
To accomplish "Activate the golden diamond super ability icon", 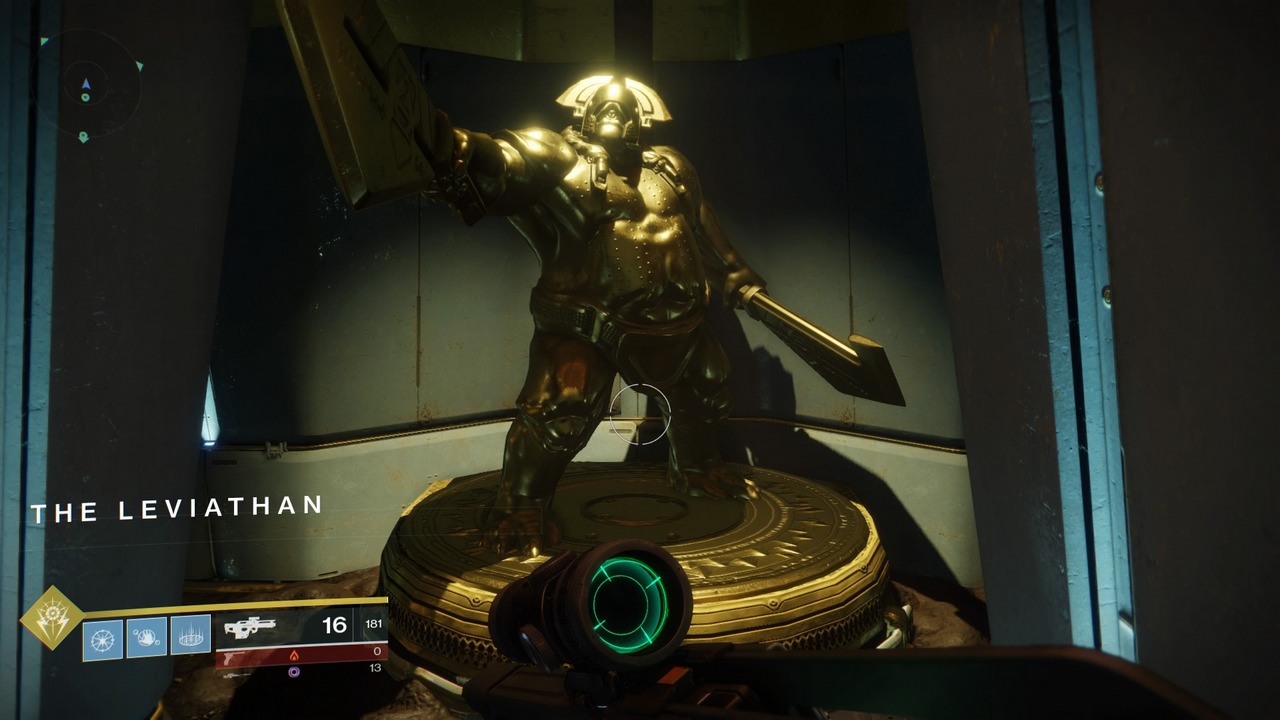I will pyautogui.click(x=51, y=618).
